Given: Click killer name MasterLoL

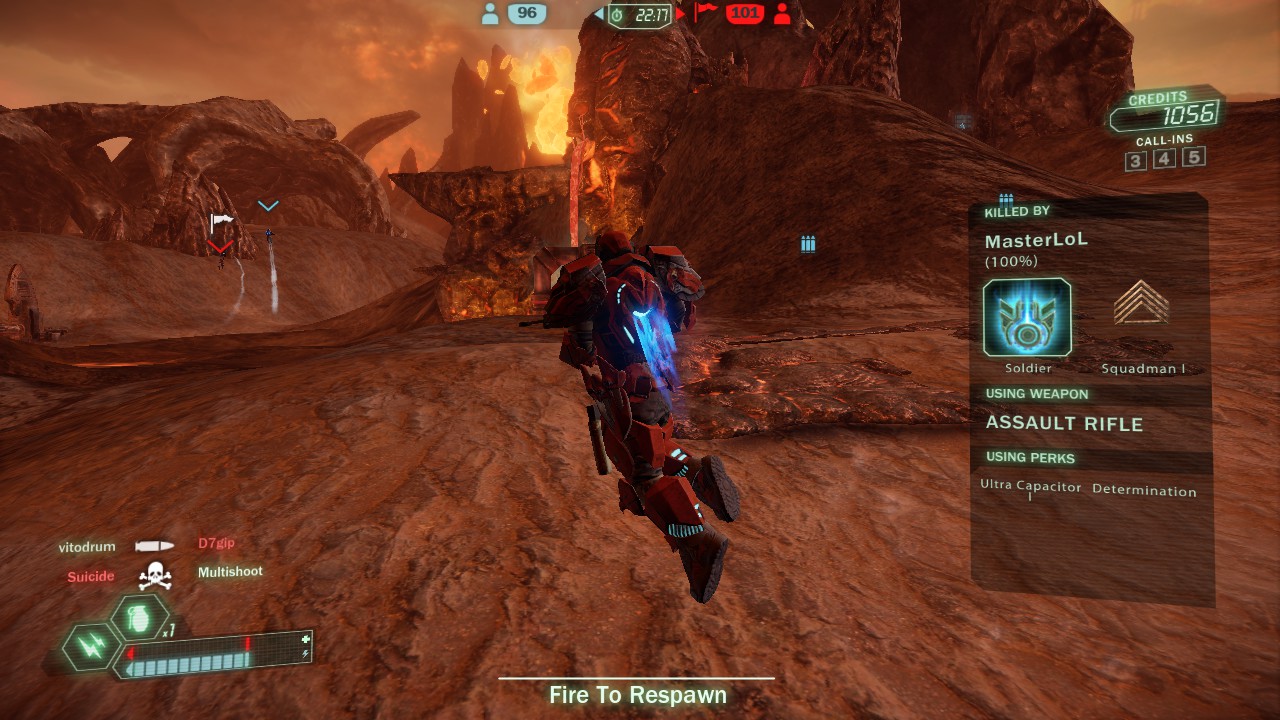Looking at the screenshot, I should pos(1036,241).
